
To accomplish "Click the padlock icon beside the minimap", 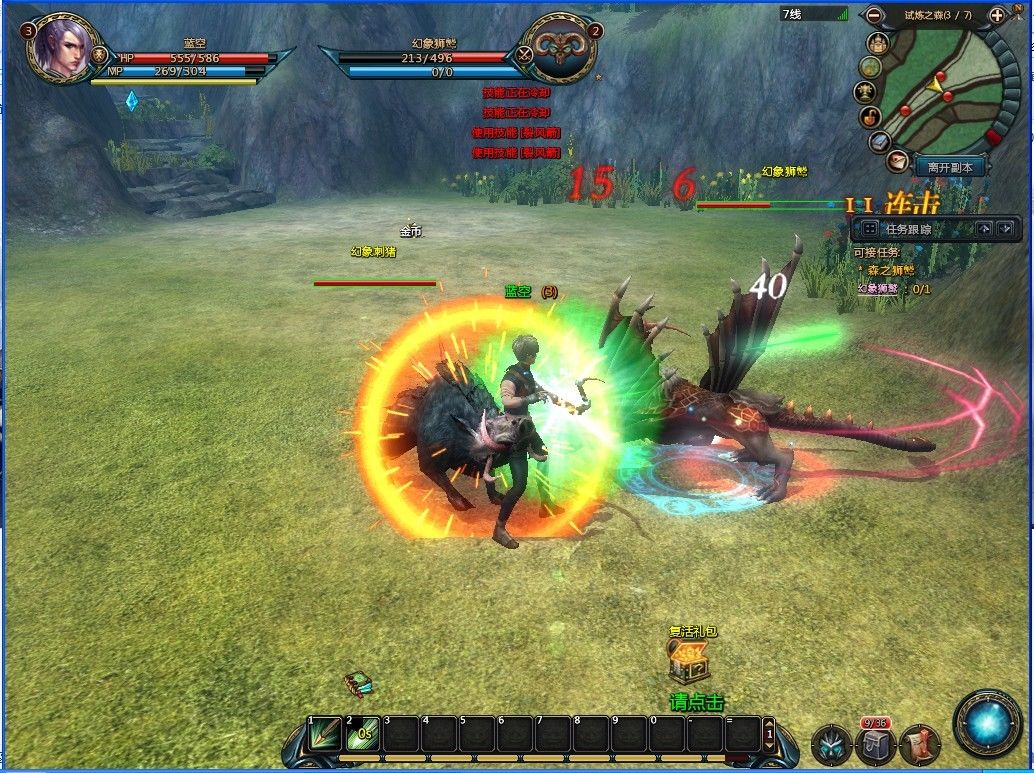I will coord(872,117).
